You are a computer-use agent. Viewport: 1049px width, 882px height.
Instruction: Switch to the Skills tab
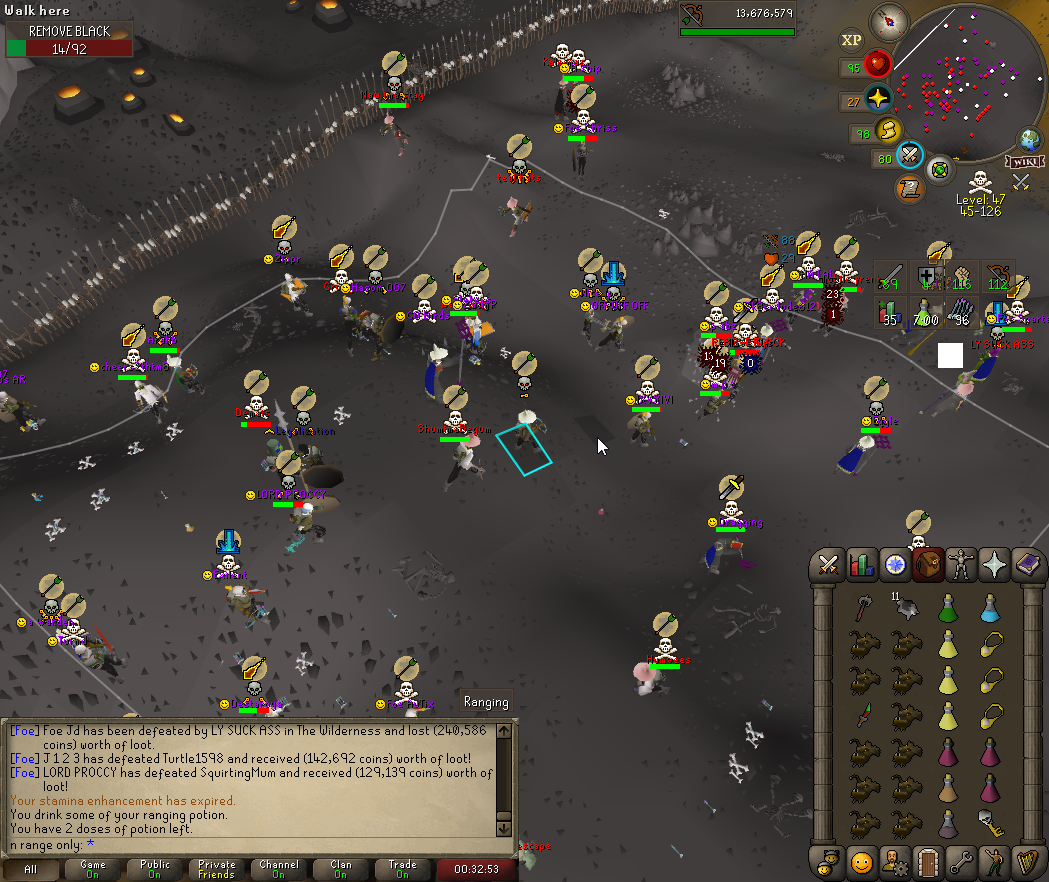tap(861, 563)
